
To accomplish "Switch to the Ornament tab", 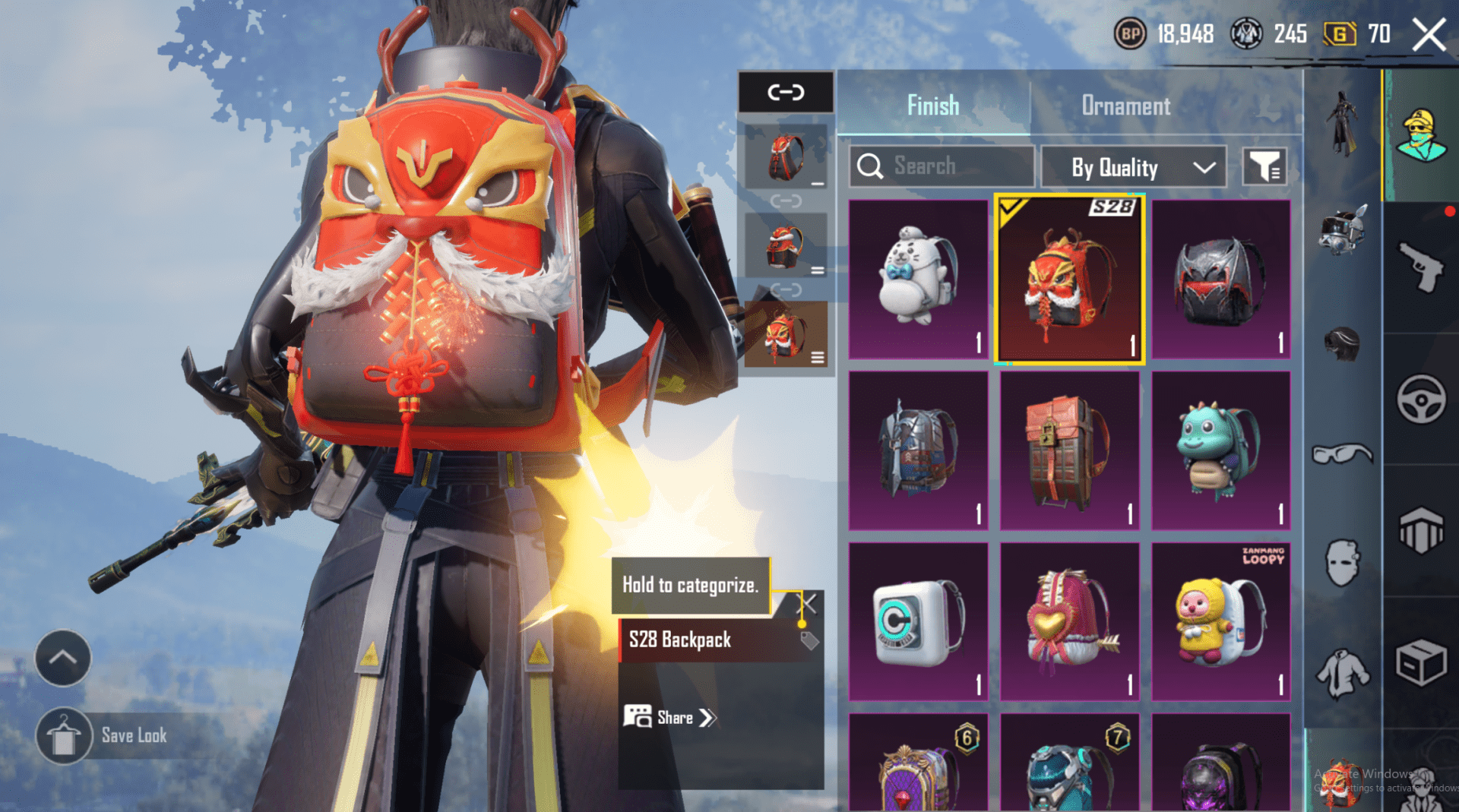I will pos(1125,106).
